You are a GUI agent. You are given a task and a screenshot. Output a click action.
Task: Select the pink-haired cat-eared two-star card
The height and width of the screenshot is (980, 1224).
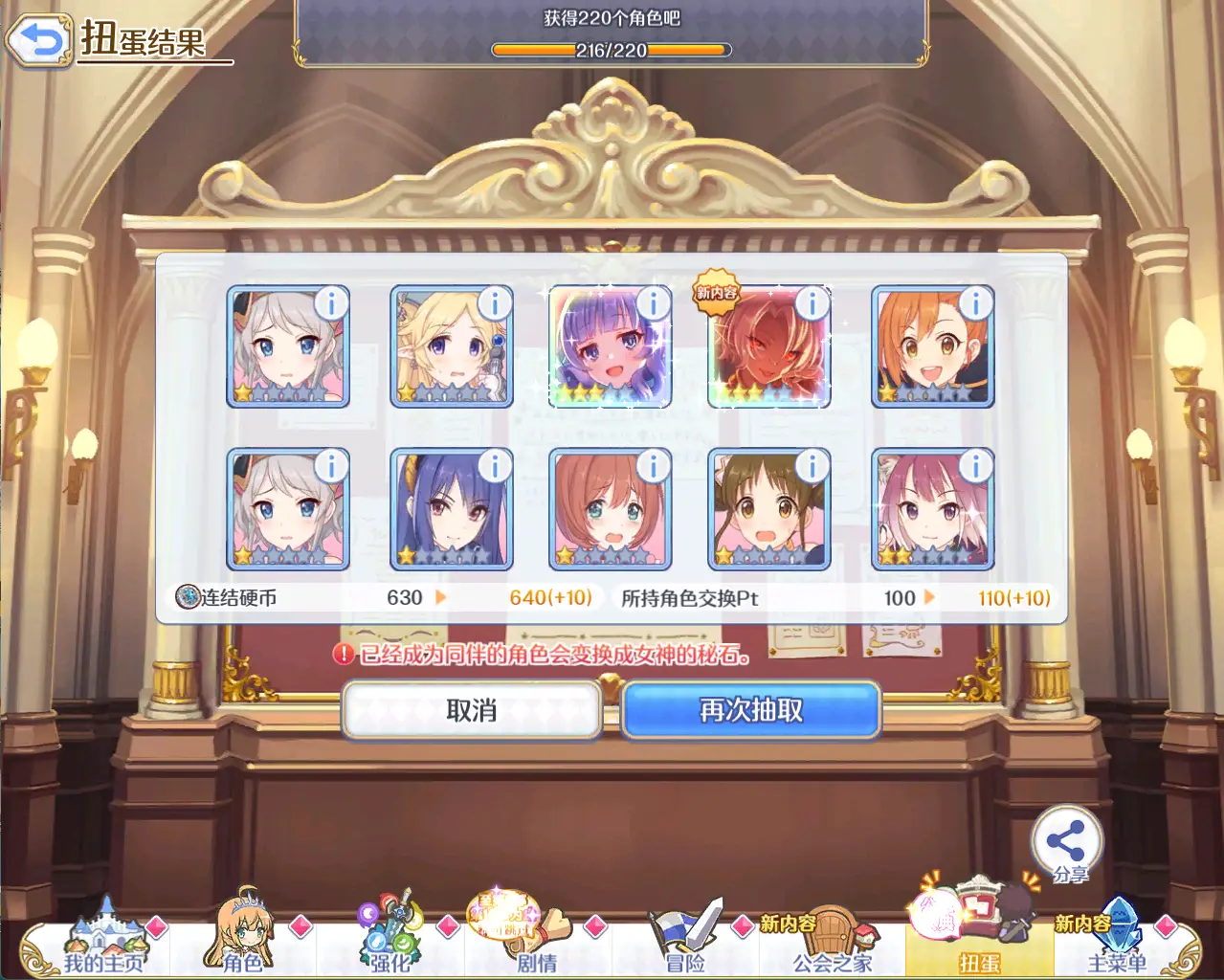932,510
